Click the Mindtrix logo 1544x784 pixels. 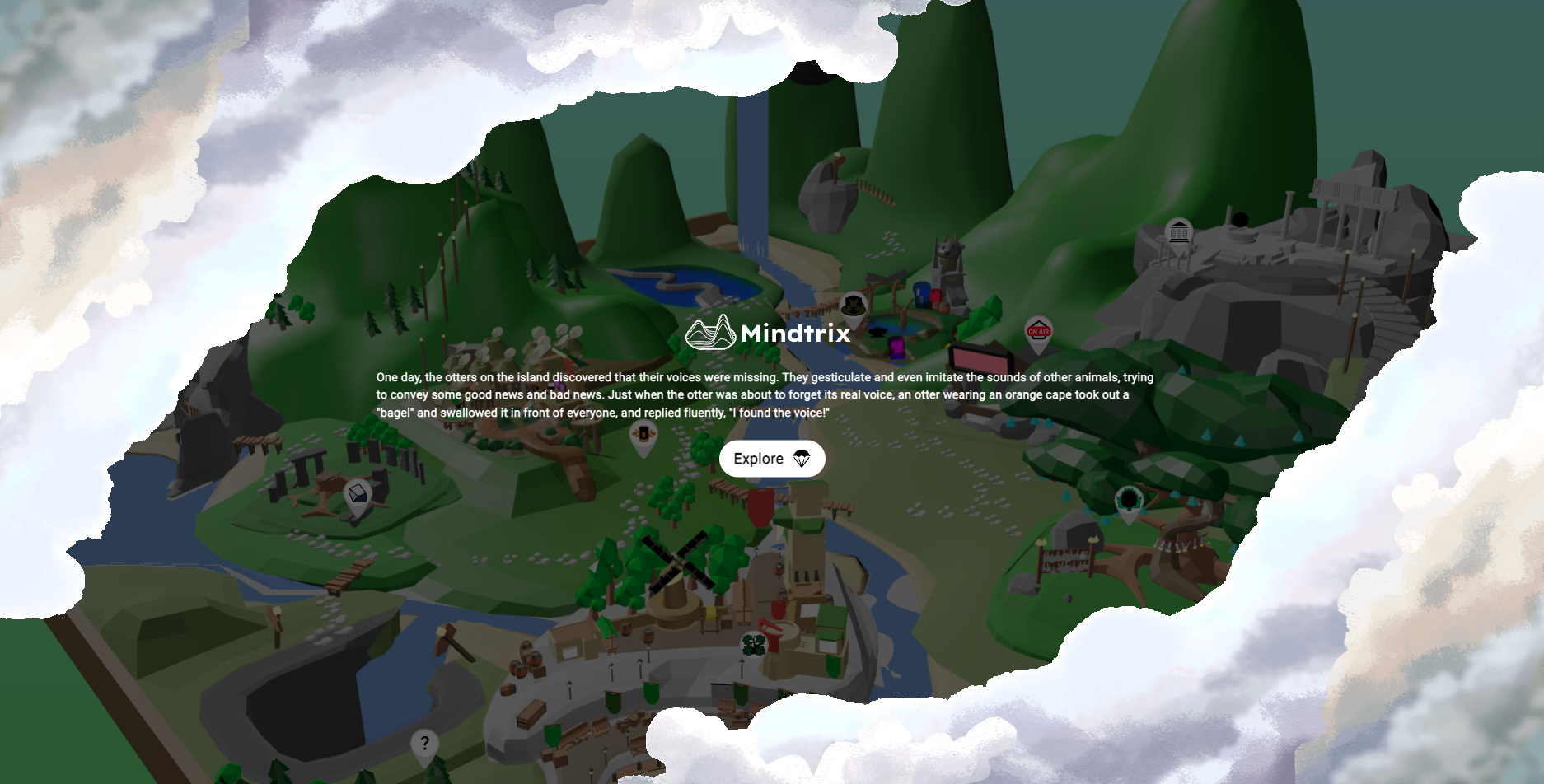tap(768, 333)
